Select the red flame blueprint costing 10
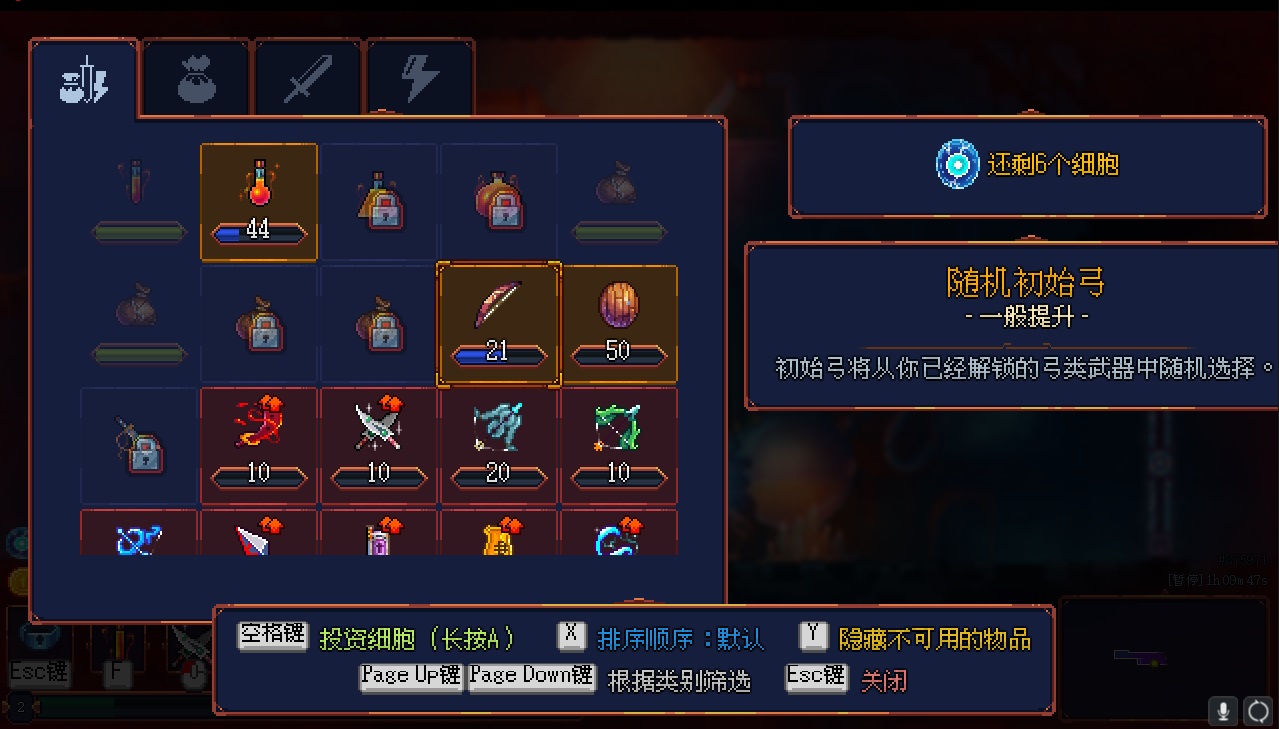Image resolution: width=1279 pixels, height=729 pixels. pos(259,445)
